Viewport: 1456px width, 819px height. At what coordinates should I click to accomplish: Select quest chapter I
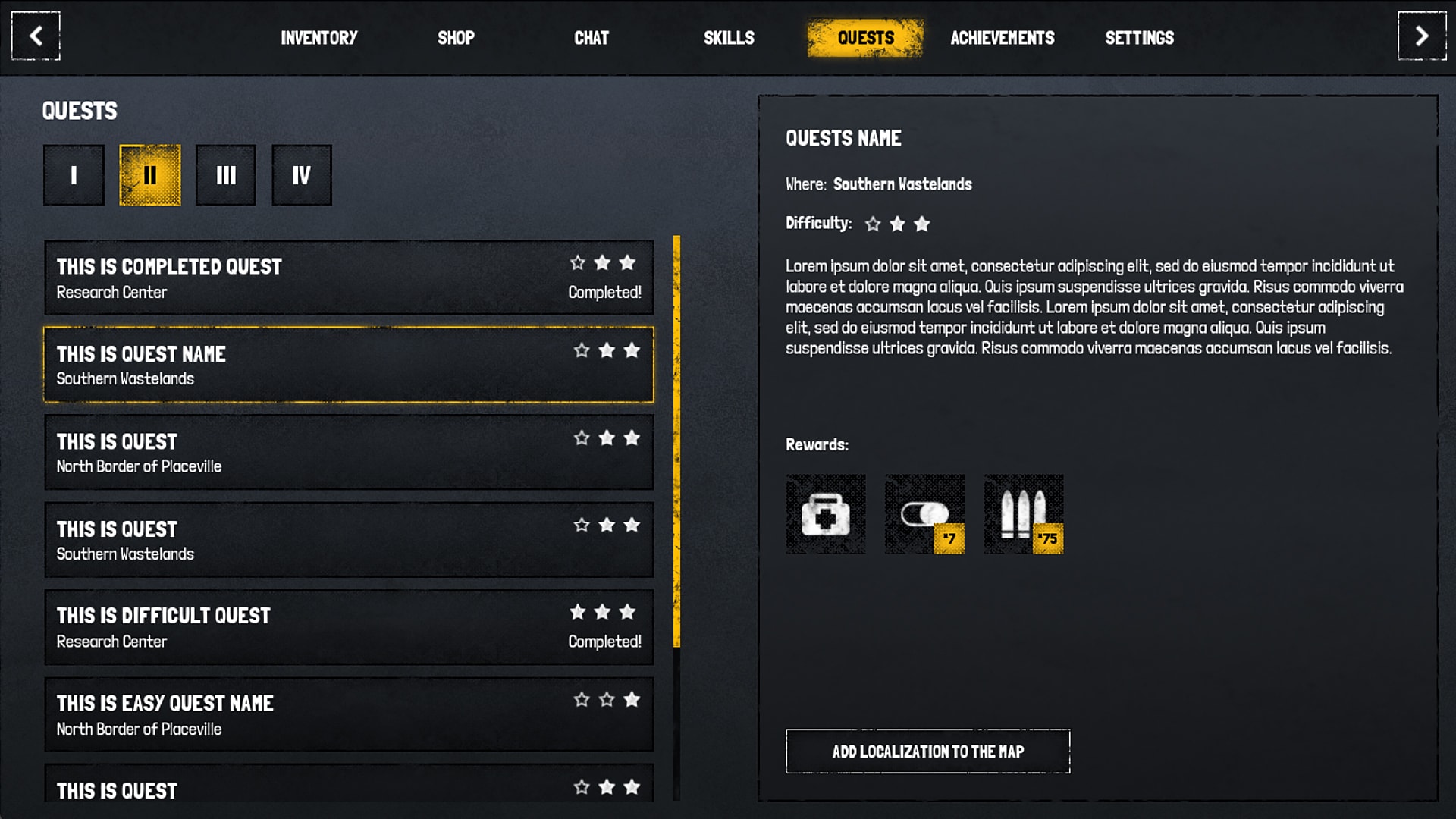point(74,175)
